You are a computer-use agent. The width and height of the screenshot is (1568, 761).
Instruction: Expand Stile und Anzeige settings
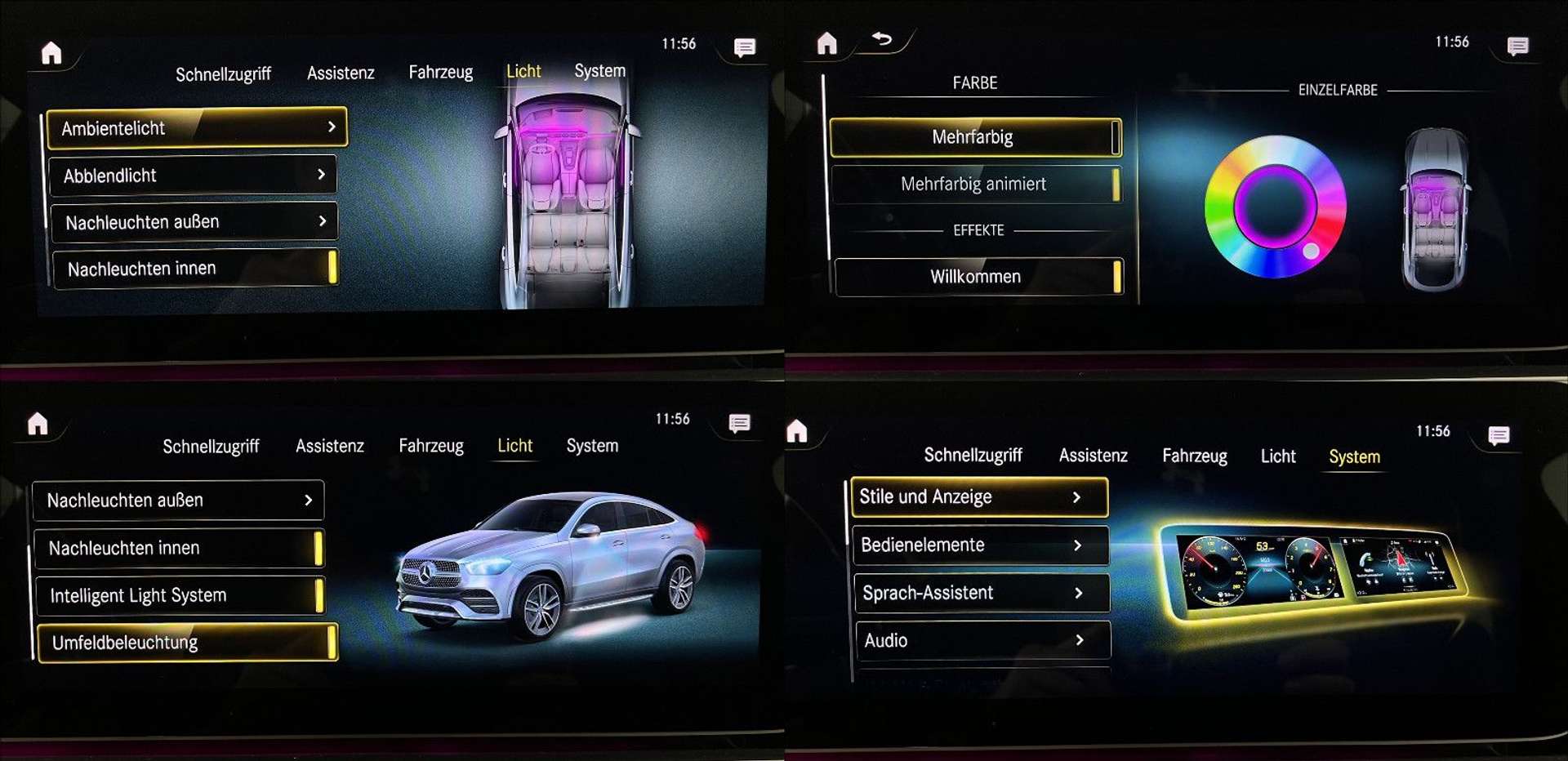click(x=978, y=496)
